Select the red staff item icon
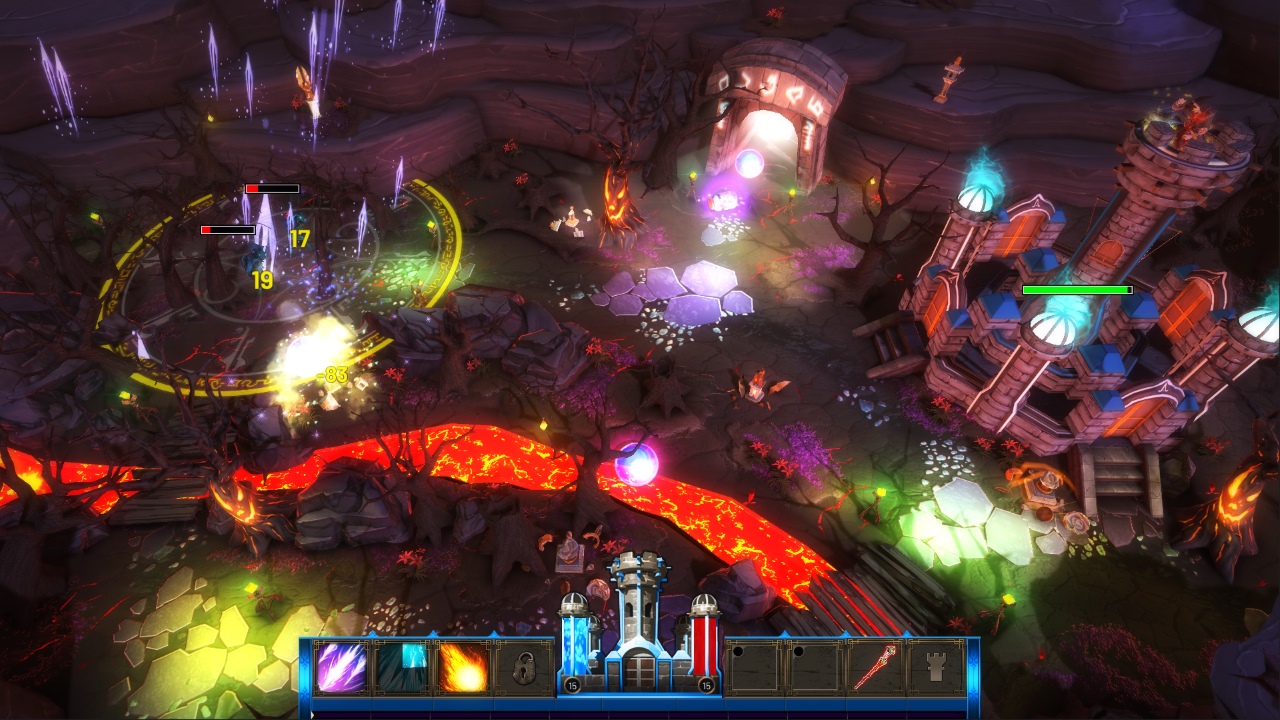 coord(876,668)
